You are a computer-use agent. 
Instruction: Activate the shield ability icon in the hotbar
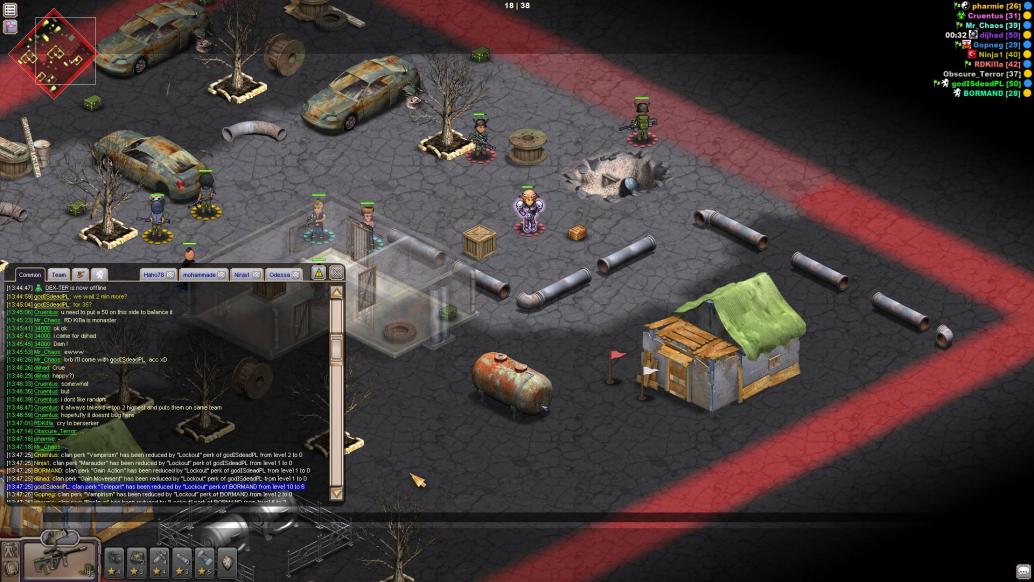pyautogui.click(x=227, y=562)
